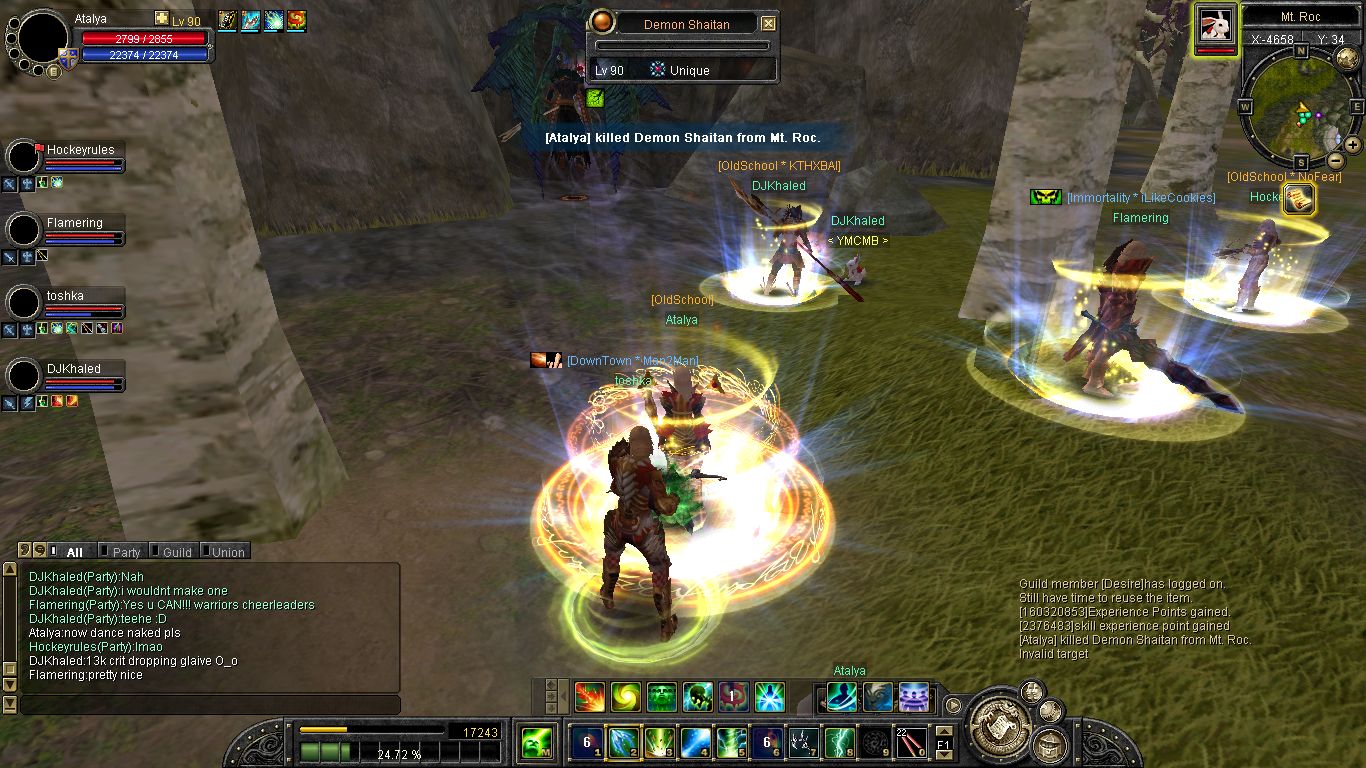The width and height of the screenshot is (1366, 768).
Task: Open the Guild chat tab
Action: 176,552
